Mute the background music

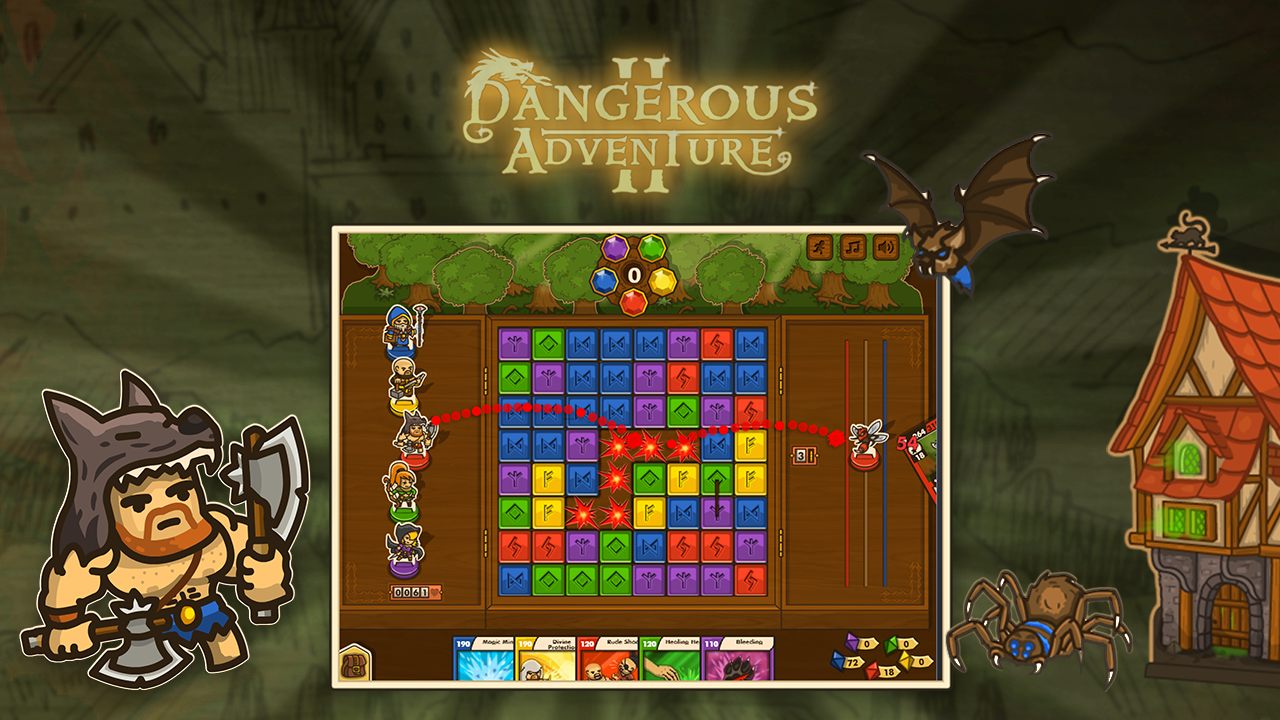coord(851,247)
